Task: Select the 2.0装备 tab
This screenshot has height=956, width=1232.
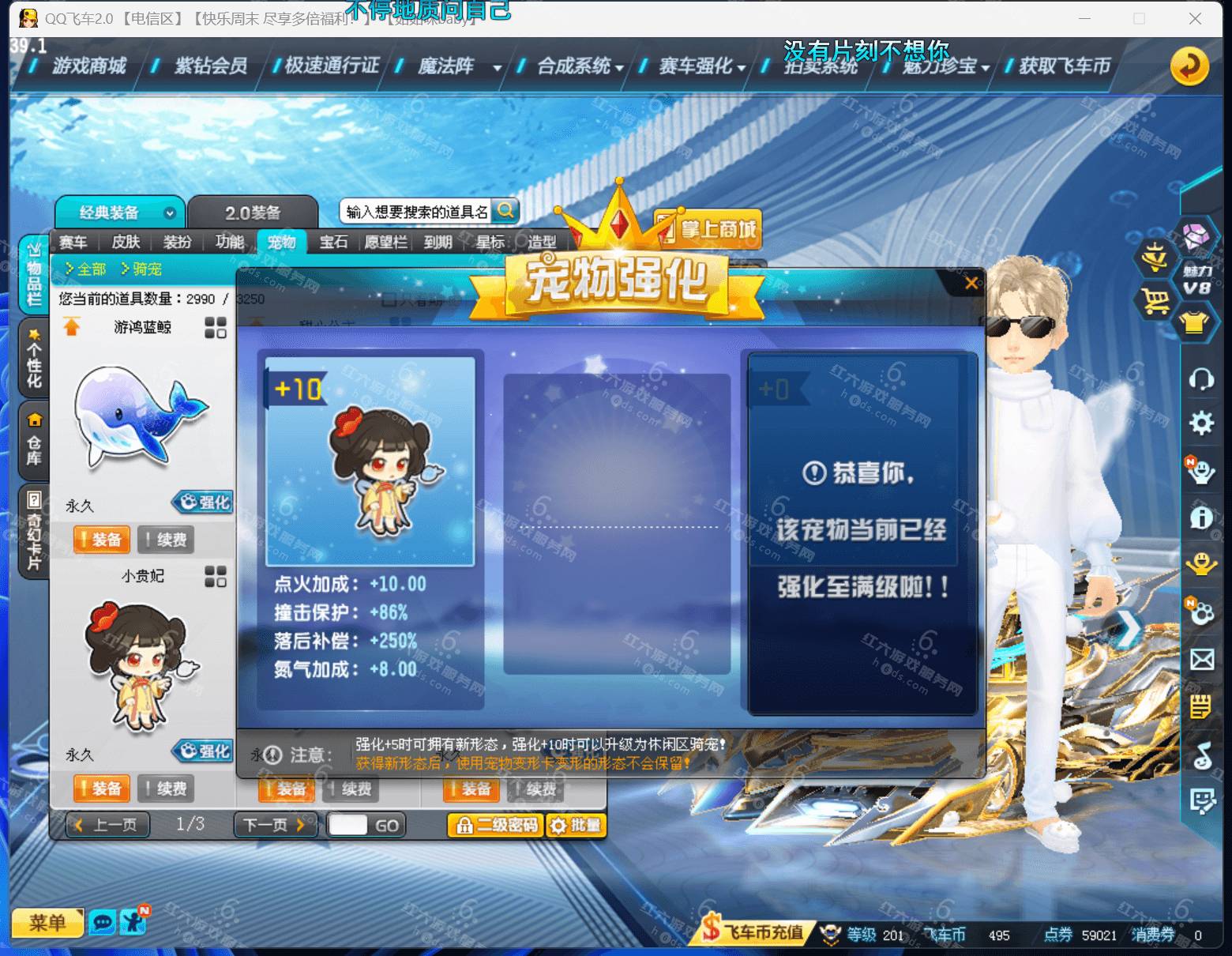Action: coord(254,211)
